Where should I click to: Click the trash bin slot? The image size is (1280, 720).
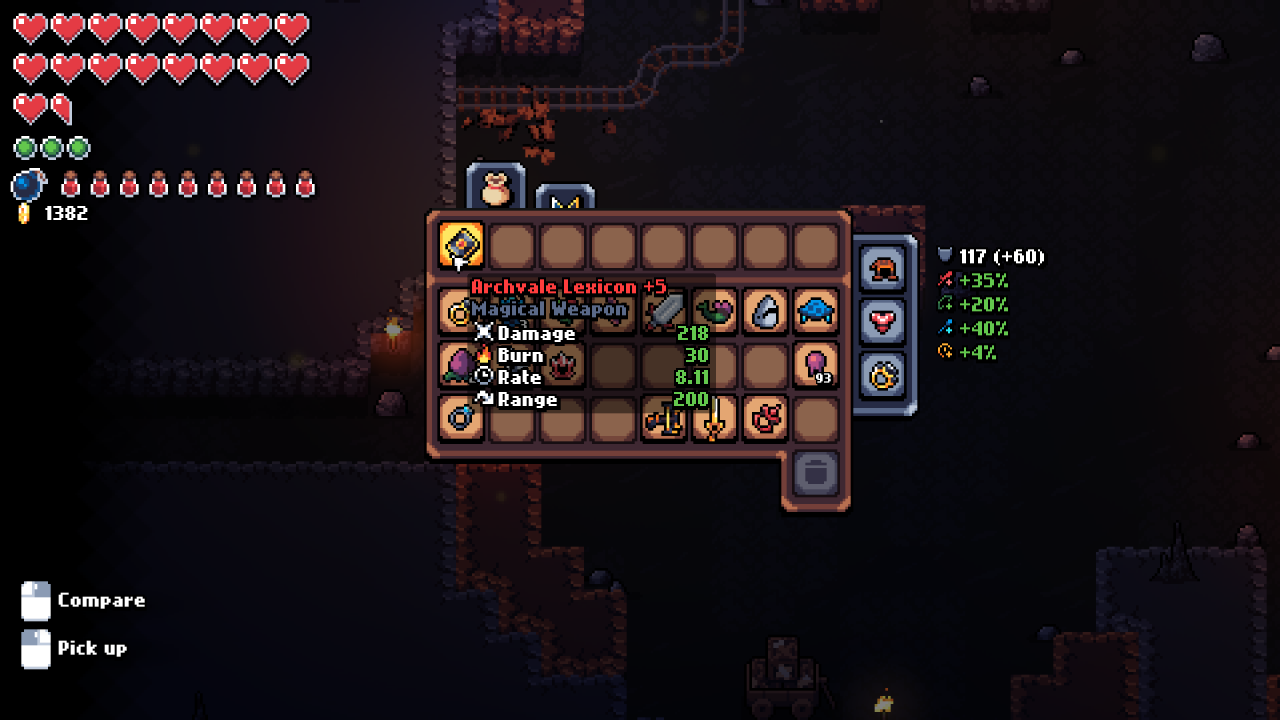click(x=816, y=472)
